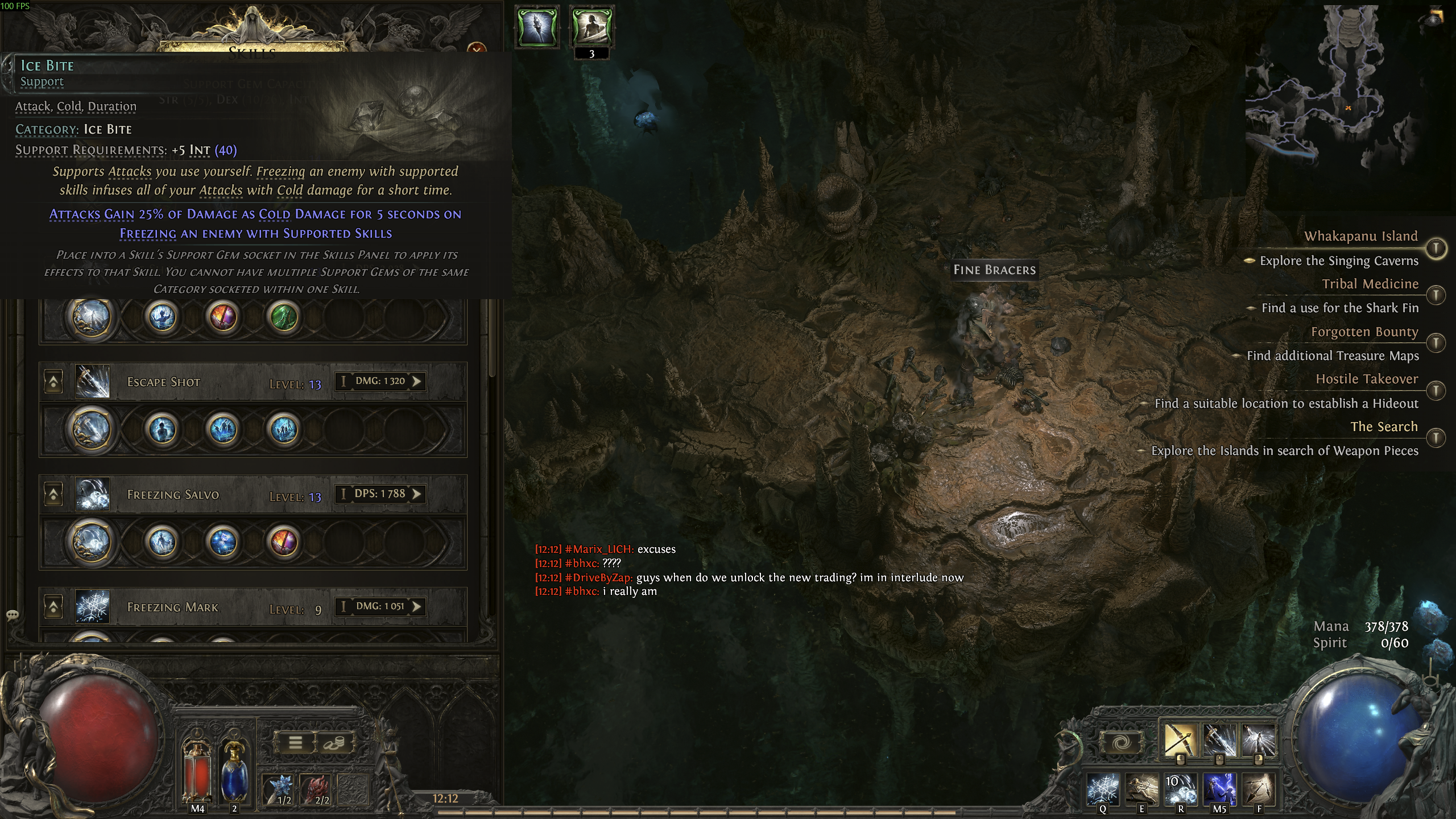Activate the lightning skill bound to M5

click(1219, 789)
